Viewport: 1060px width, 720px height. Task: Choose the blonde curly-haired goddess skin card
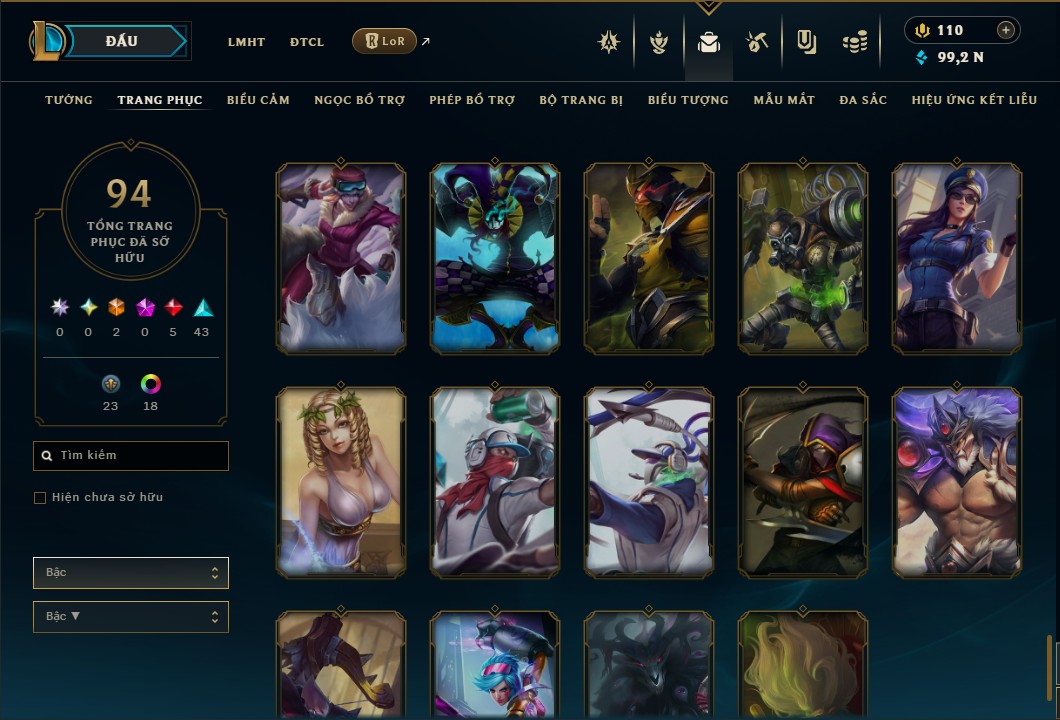tap(341, 482)
